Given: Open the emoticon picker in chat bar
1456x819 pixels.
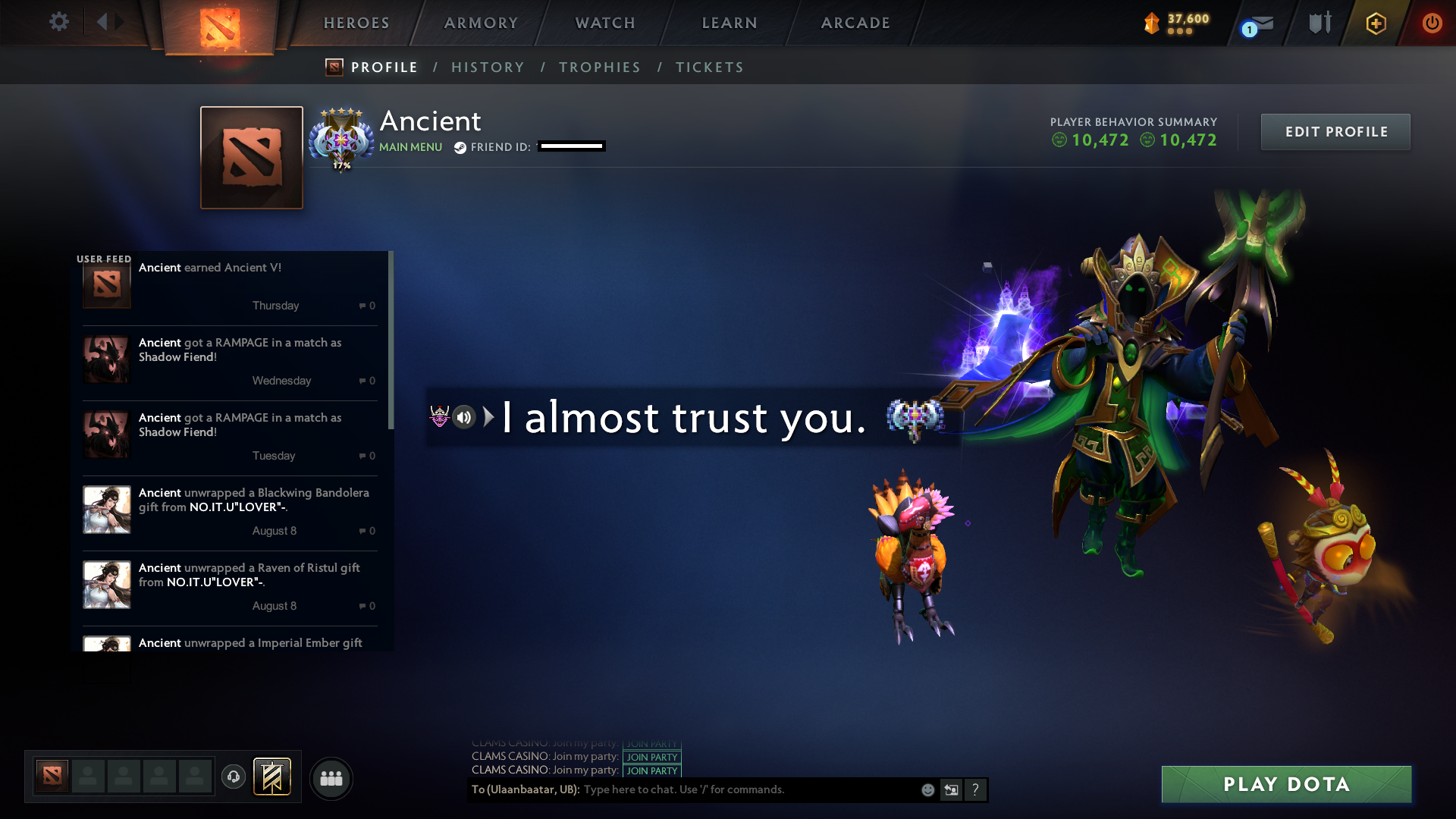Looking at the screenshot, I should pos(927,789).
